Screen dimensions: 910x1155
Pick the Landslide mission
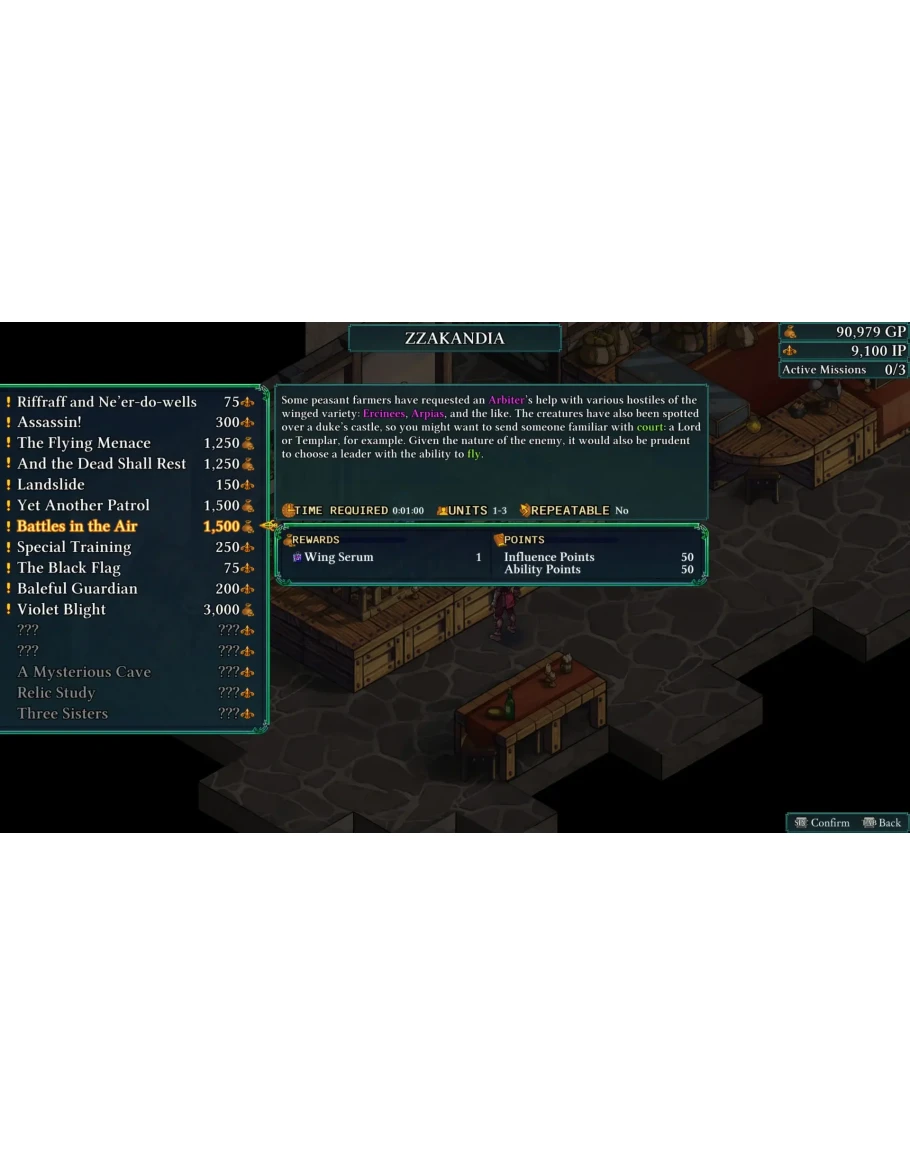tap(51, 485)
